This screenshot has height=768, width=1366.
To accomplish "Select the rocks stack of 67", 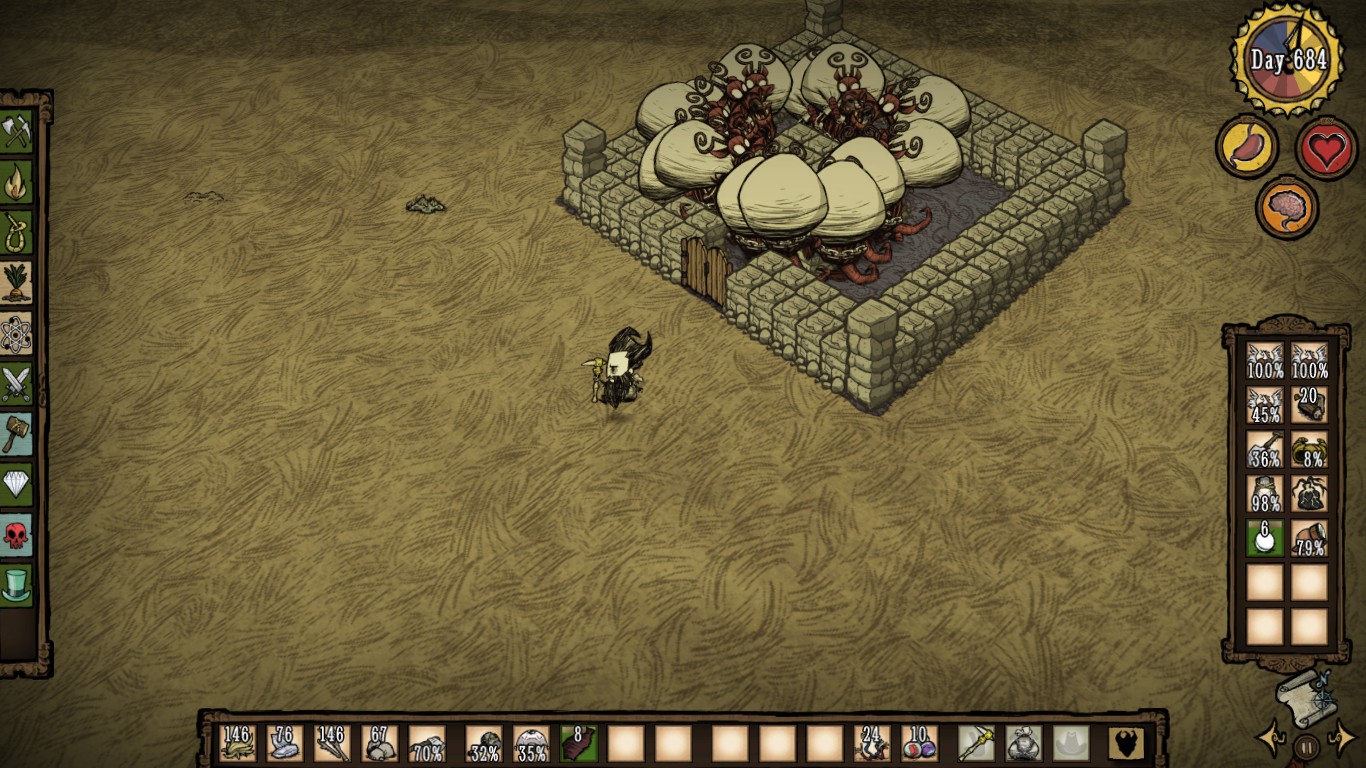I will pos(380,744).
